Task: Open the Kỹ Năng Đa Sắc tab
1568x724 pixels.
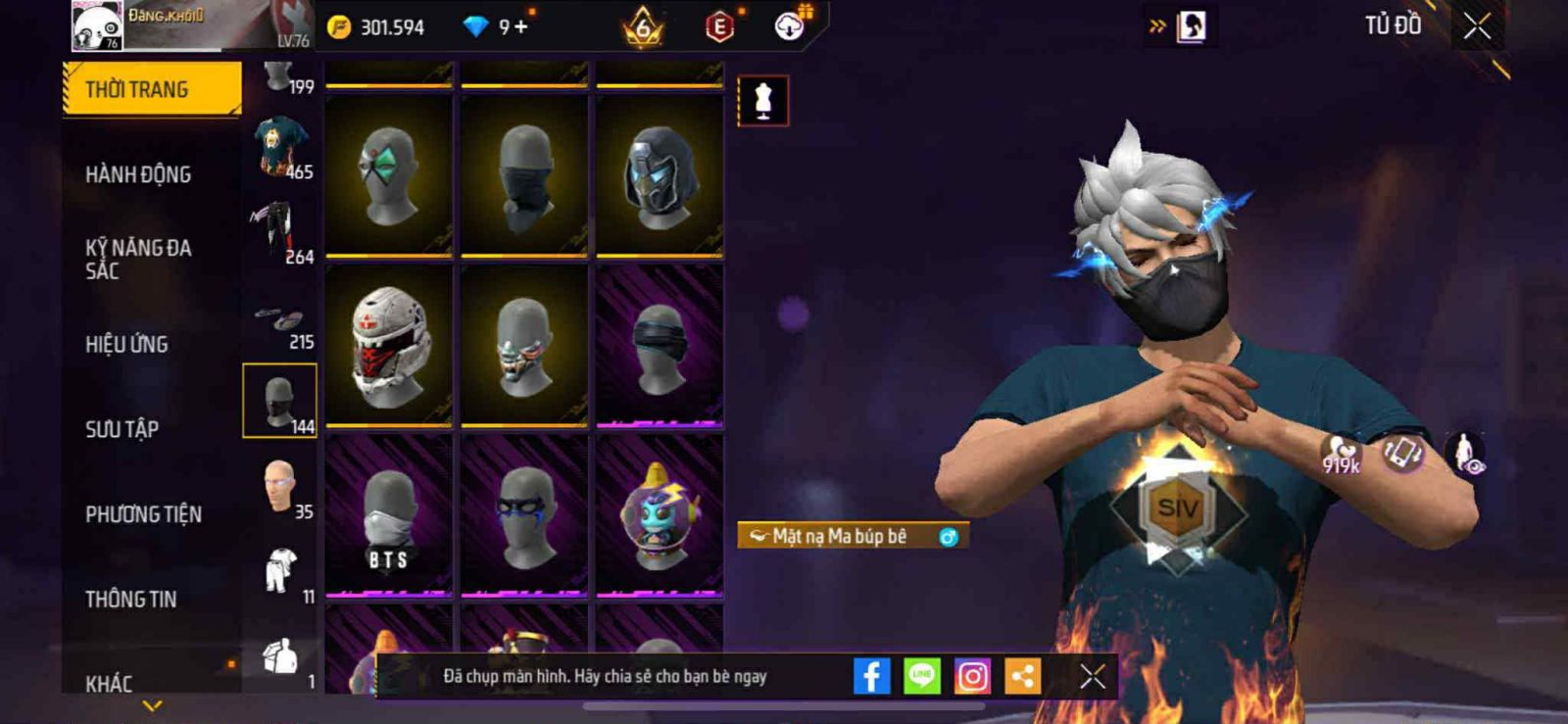Action: [x=138, y=259]
